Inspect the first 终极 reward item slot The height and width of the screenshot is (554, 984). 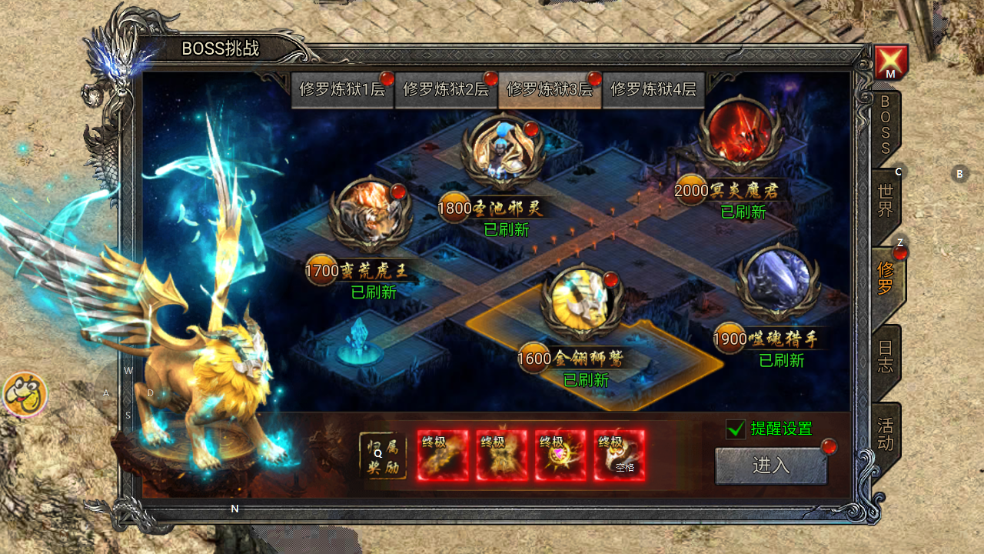tap(442, 456)
